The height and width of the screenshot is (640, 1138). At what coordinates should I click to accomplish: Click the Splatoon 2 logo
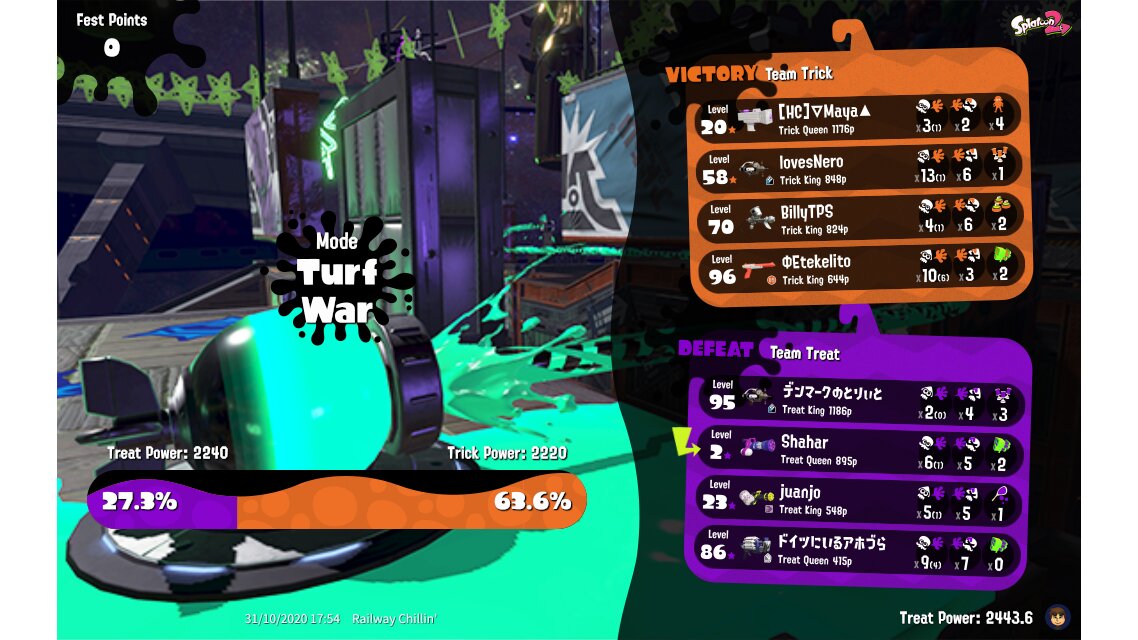click(x=1040, y=25)
